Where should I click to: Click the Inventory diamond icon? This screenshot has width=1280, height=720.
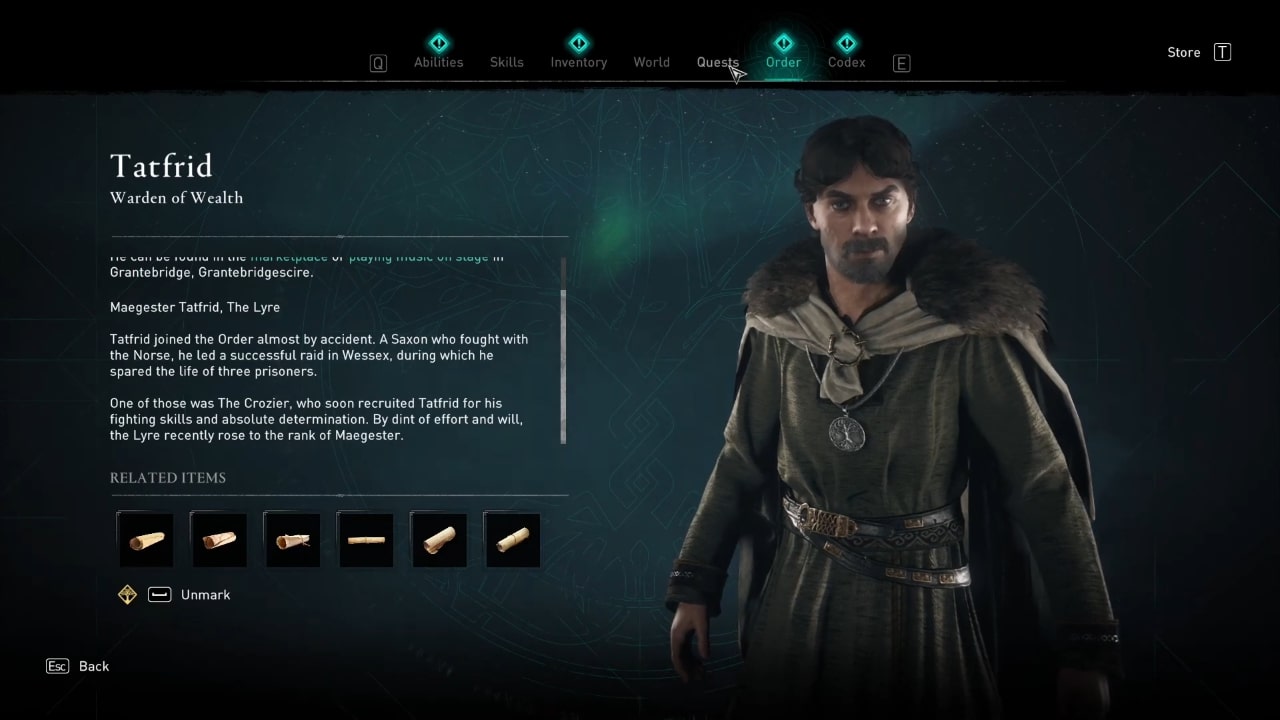point(578,43)
